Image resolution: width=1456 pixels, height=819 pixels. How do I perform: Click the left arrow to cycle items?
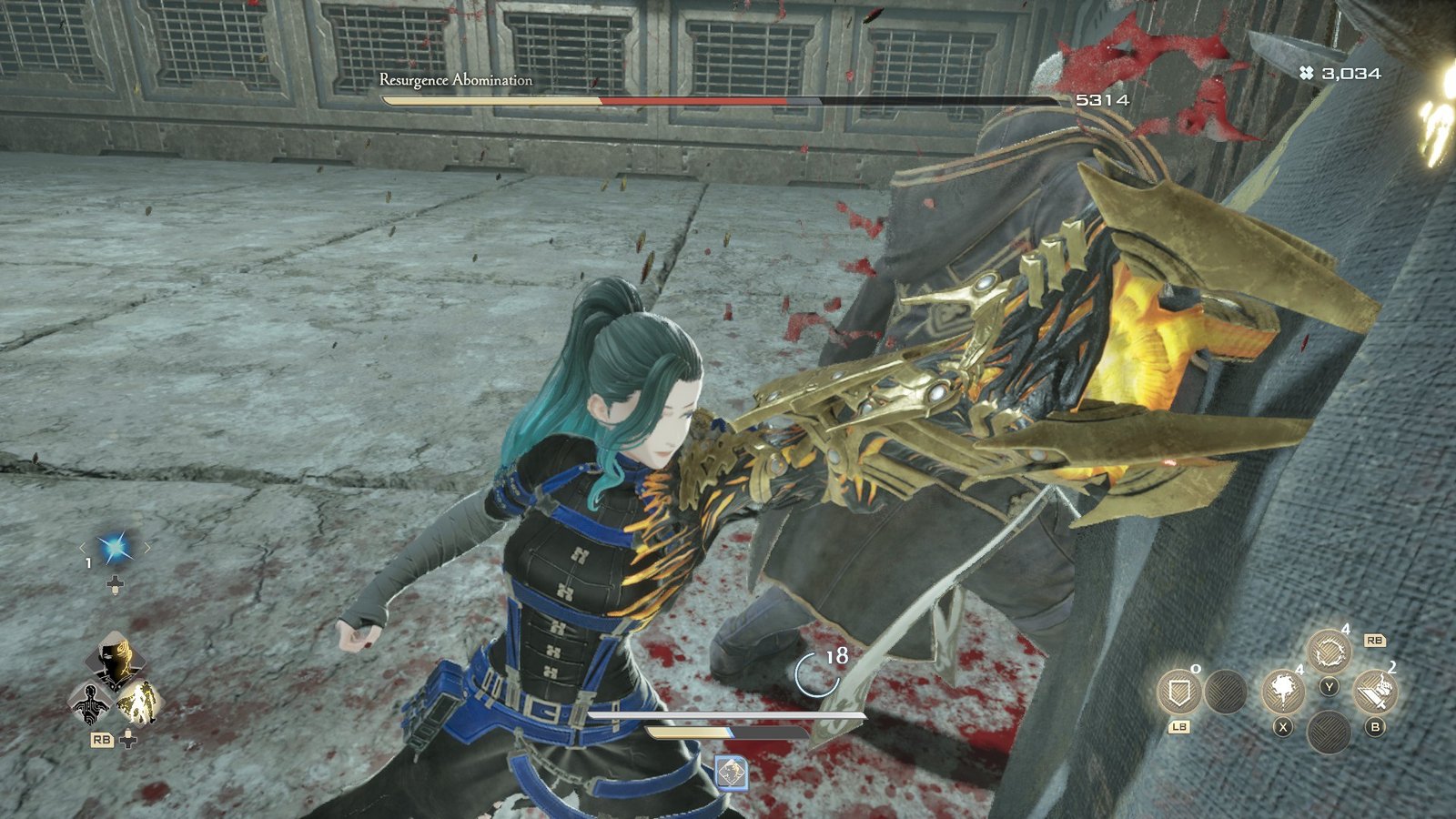(83, 548)
